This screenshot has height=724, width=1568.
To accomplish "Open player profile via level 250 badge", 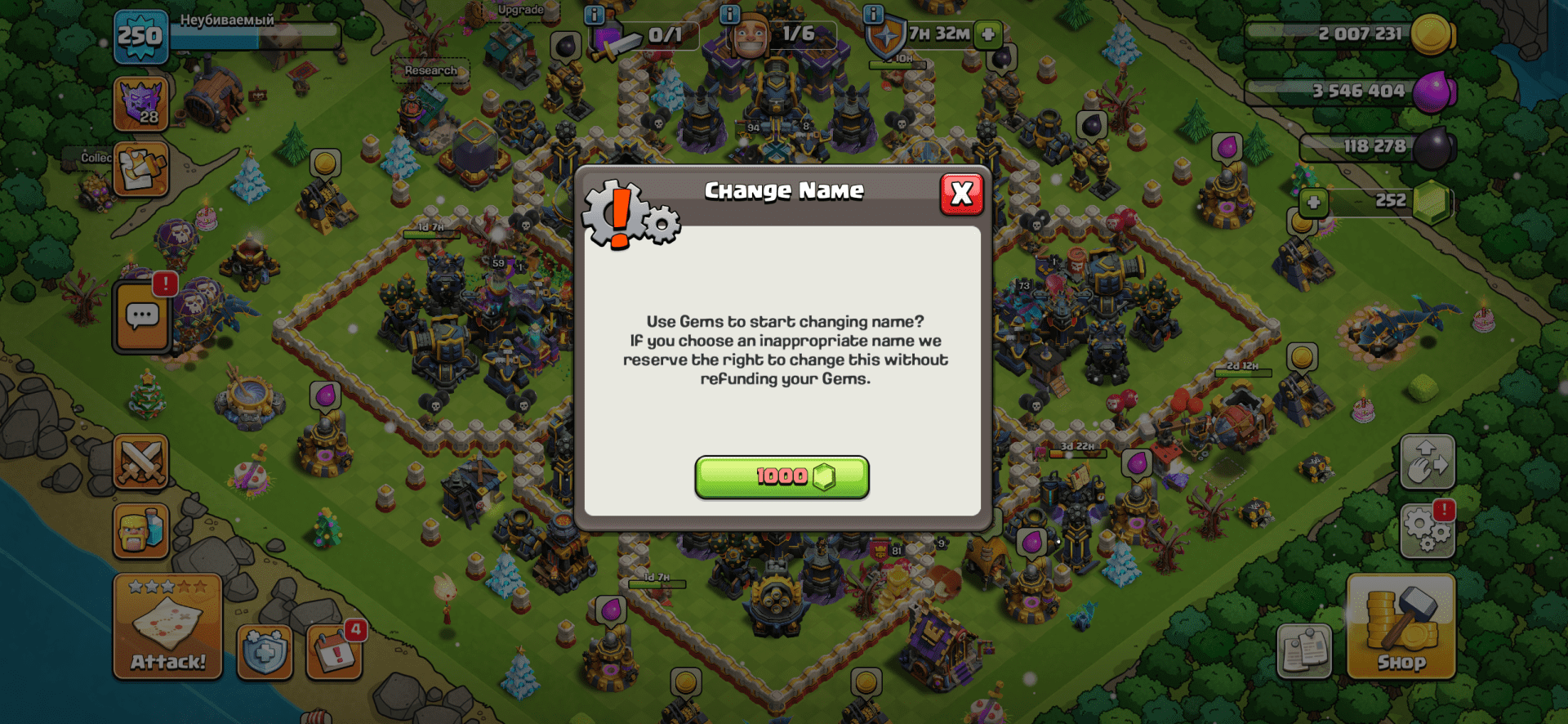I will [x=140, y=37].
